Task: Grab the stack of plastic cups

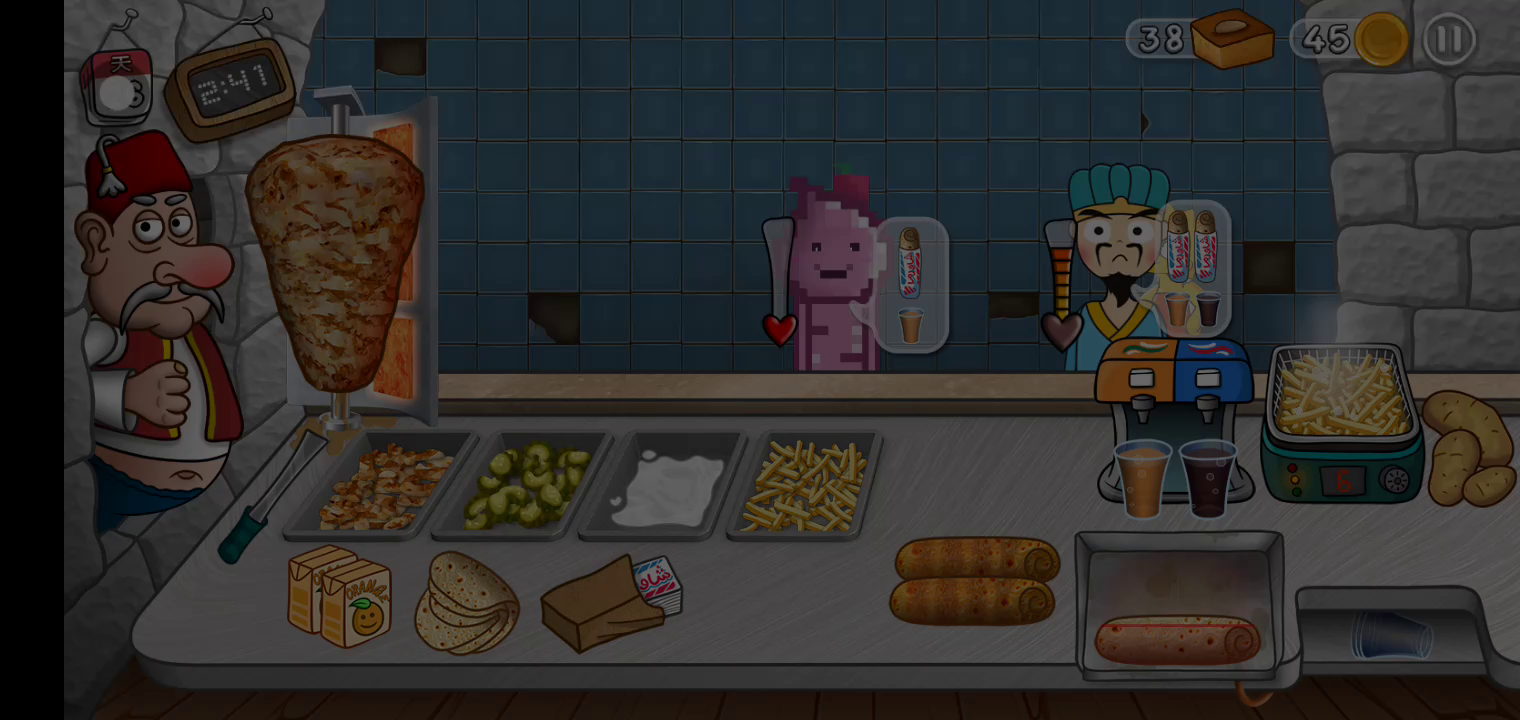Action: [1392, 635]
